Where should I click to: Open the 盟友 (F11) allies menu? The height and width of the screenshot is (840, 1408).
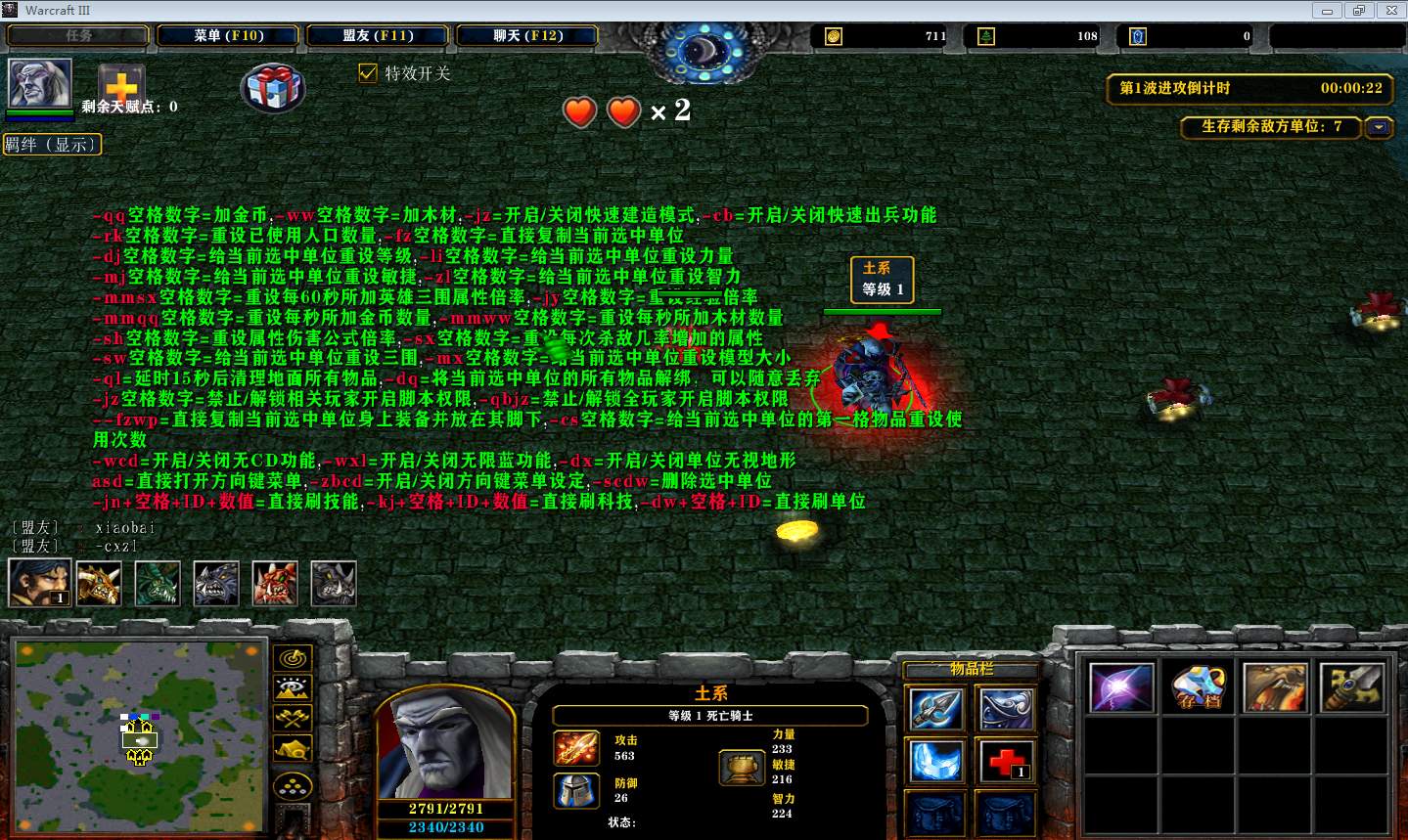378,35
